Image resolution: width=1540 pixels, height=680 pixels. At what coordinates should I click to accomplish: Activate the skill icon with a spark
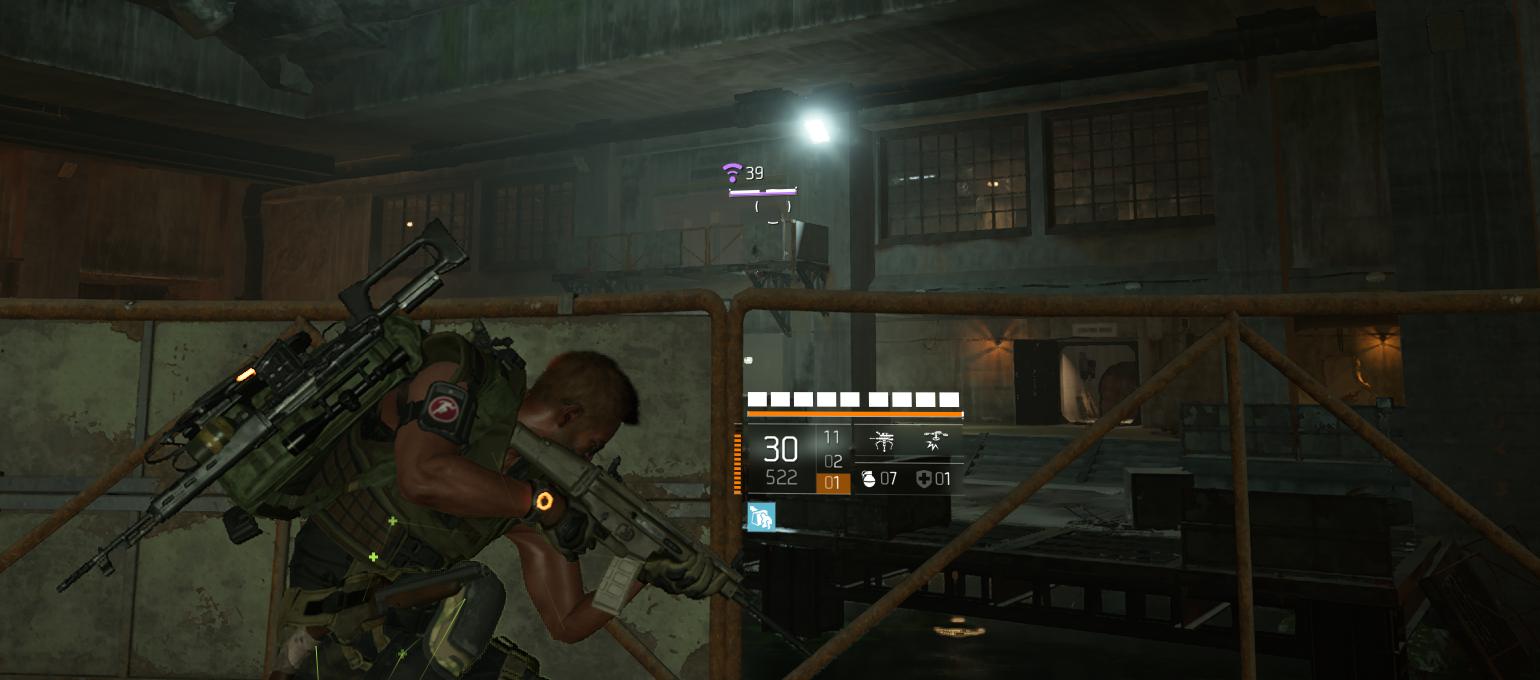point(936,441)
